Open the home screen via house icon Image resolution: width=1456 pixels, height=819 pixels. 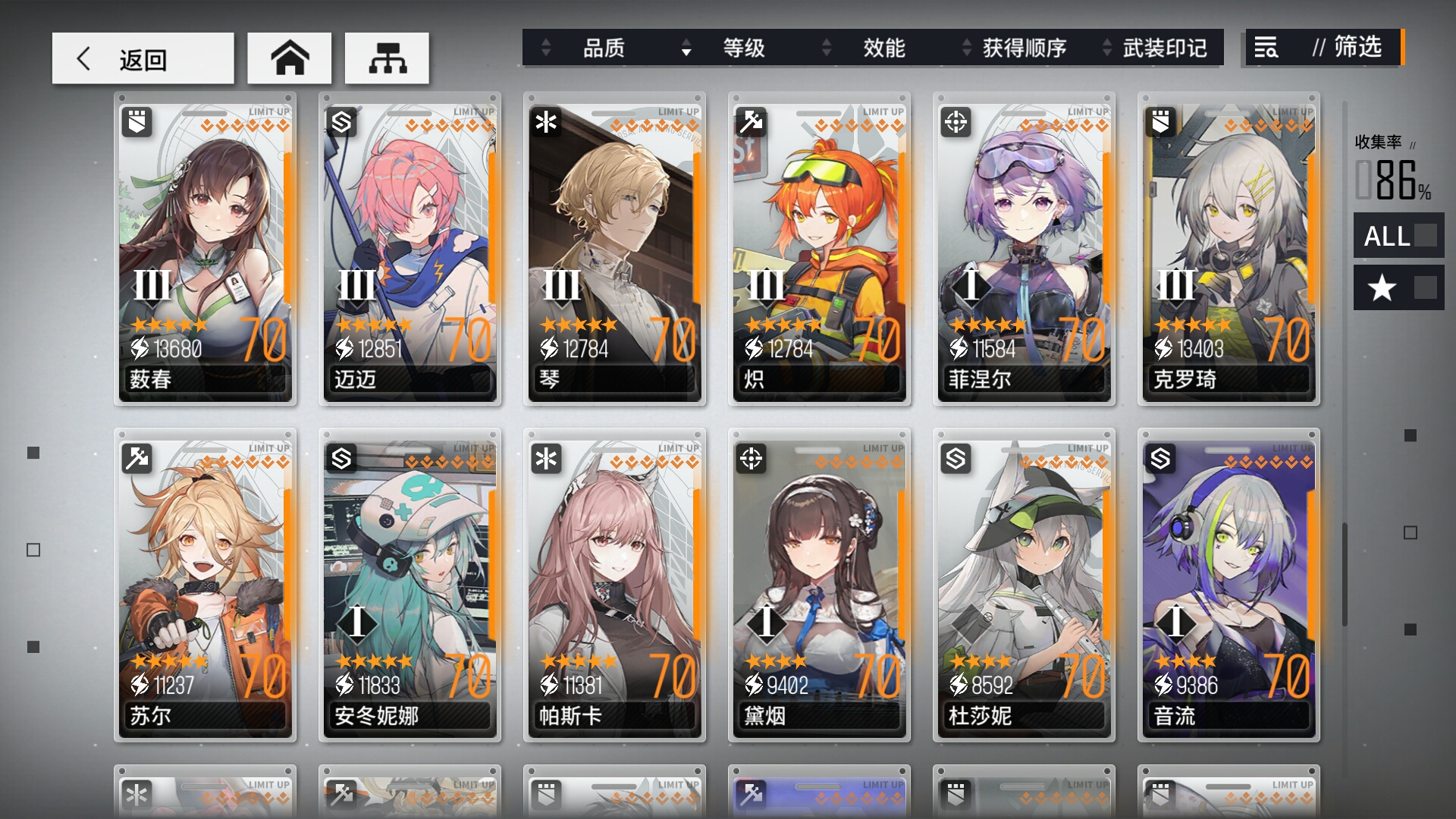pos(289,58)
